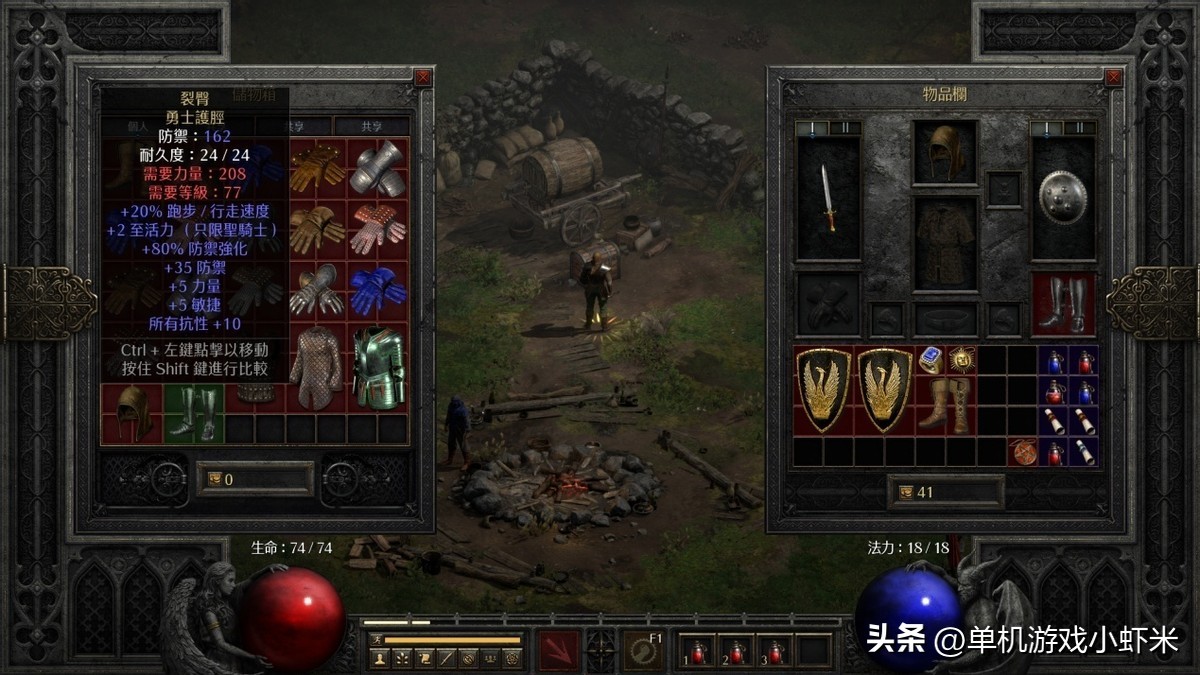Click the inventory gold amount button
The width and height of the screenshot is (1200, 675).
pyautogui.click(x=910, y=492)
